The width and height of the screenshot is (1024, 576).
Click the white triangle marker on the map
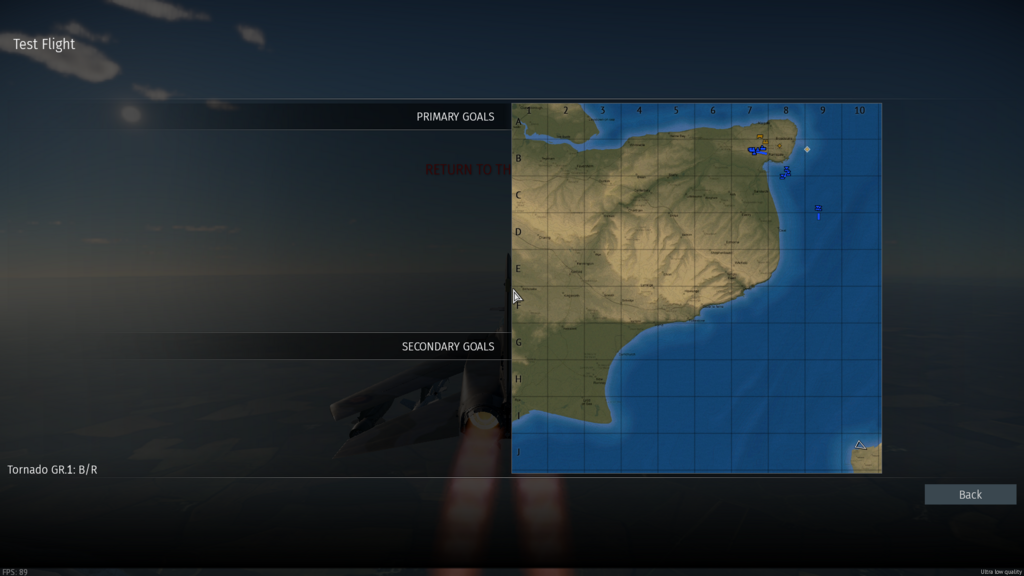coord(859,444)
